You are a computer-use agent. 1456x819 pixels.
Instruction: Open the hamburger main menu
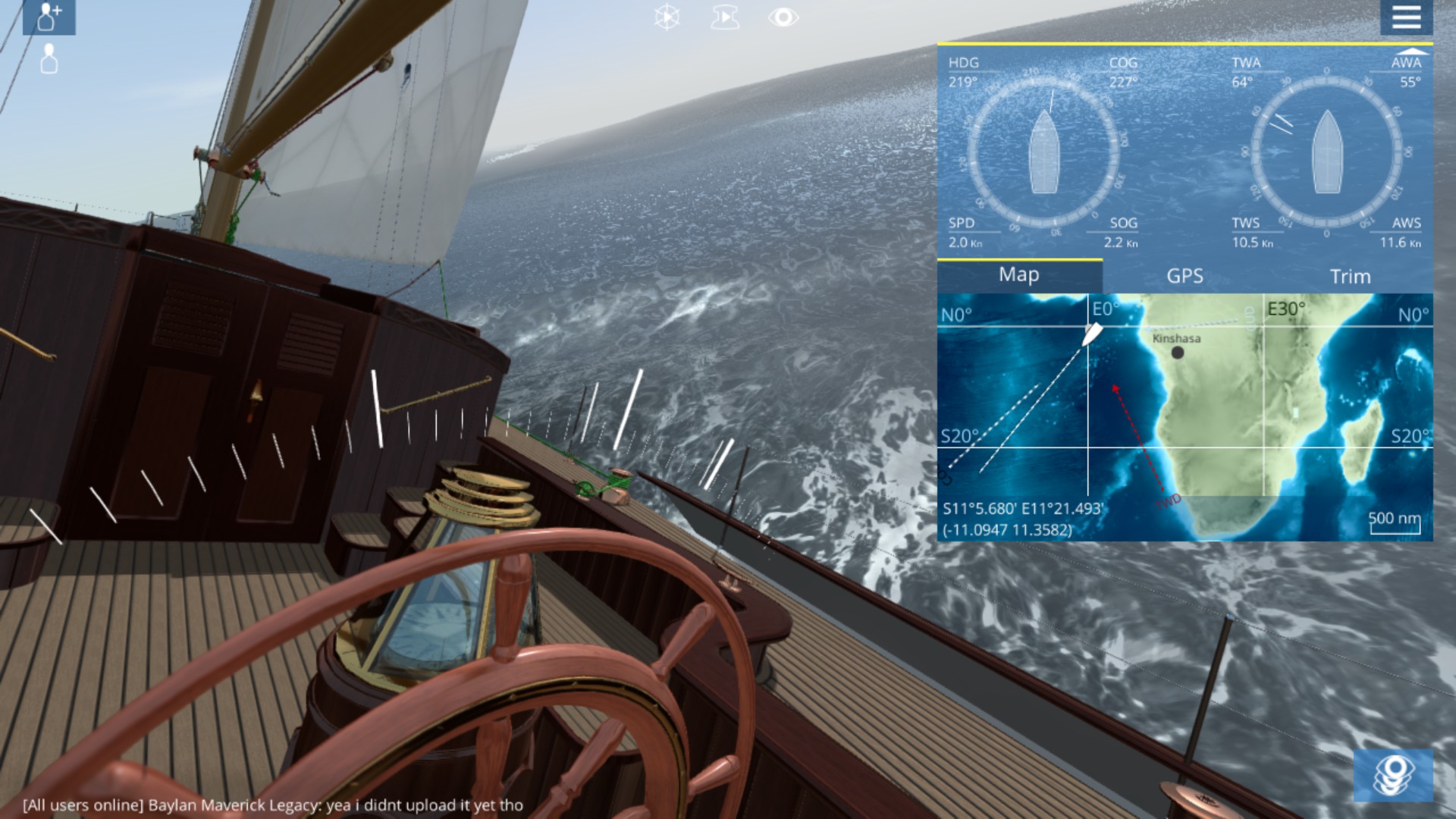click(x=1406, y=17)
